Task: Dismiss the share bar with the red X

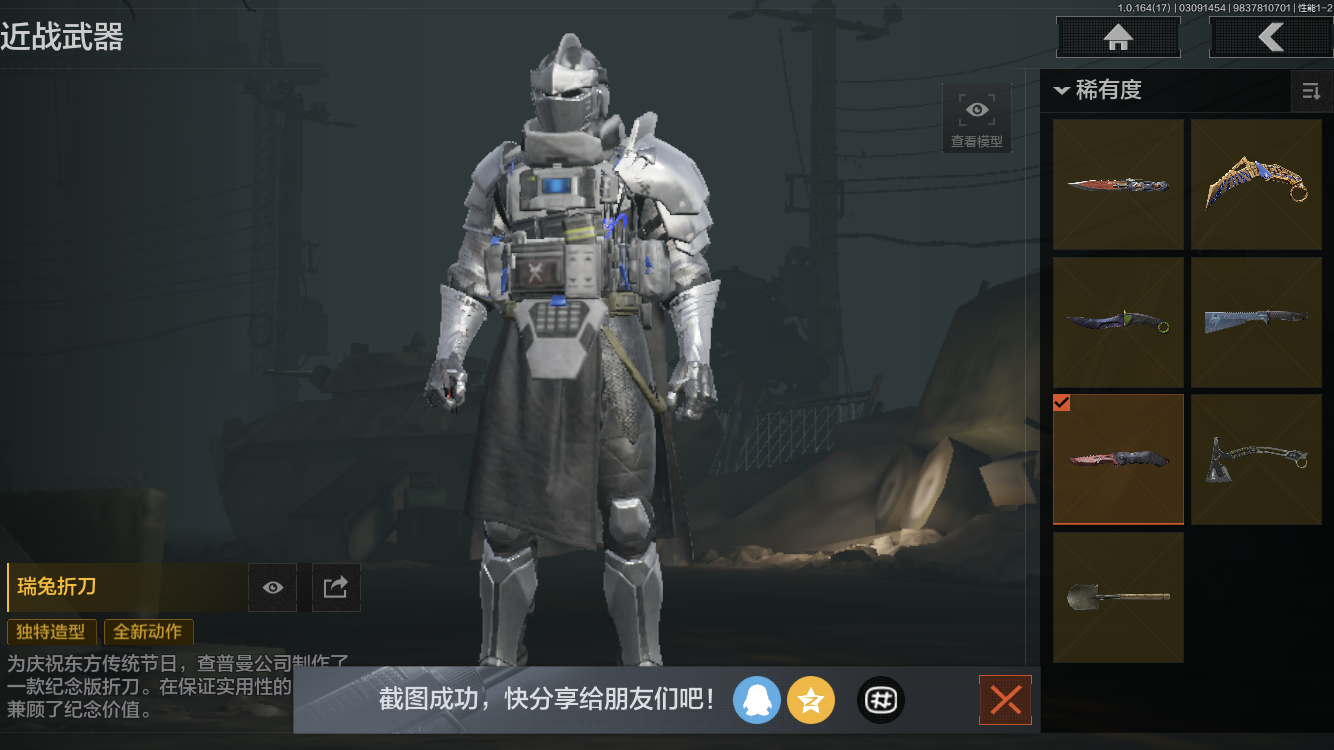Action: pyautogui.click(x=1005, y=700)
